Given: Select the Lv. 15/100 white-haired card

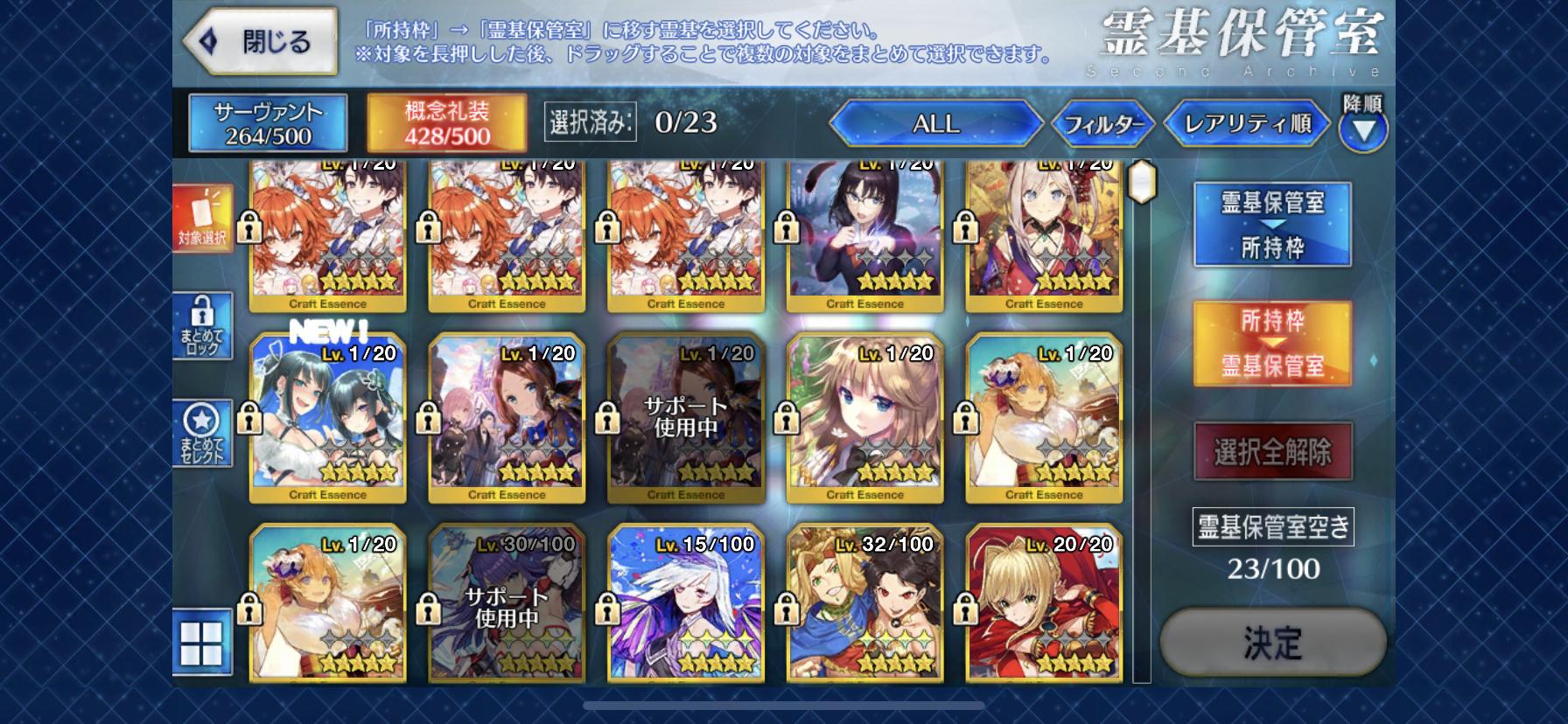Looking at the screenshot, I should pos(686,603).
